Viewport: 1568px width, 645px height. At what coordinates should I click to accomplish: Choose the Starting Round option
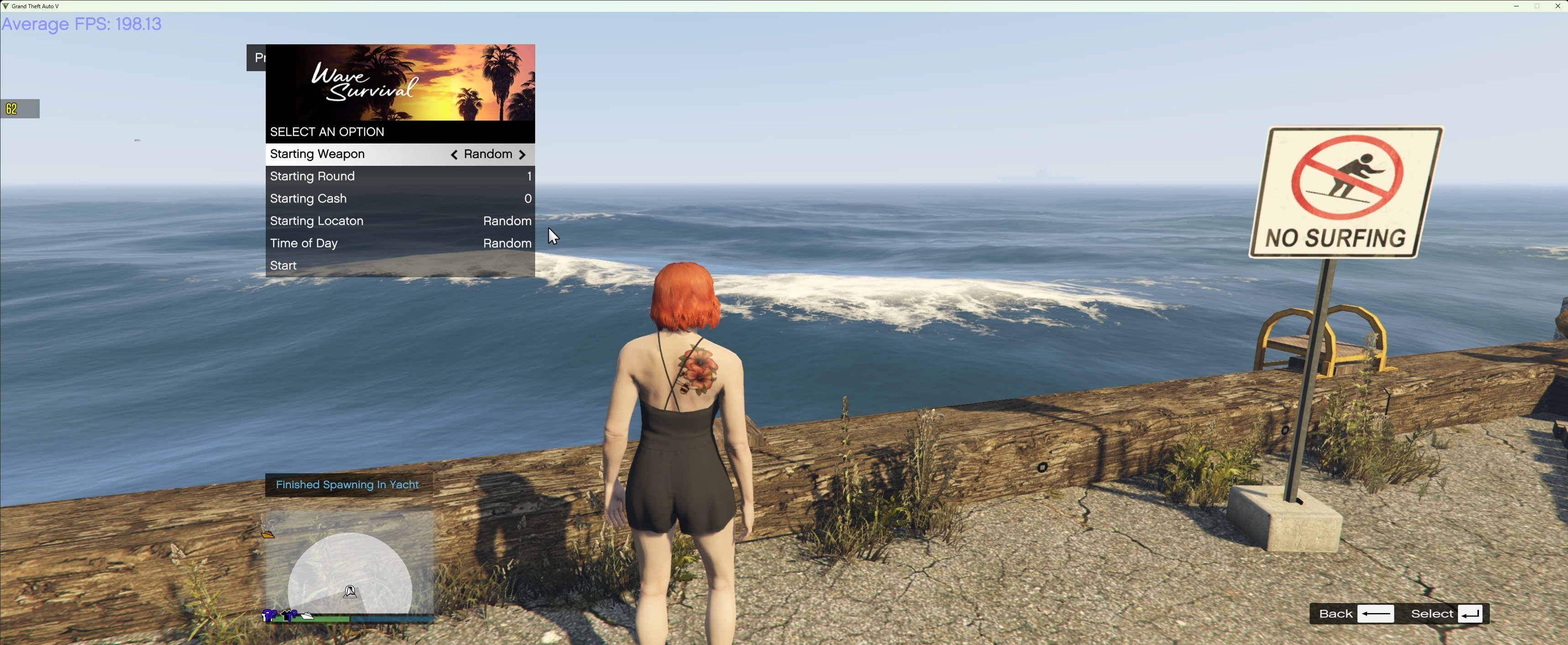[400, 177]
